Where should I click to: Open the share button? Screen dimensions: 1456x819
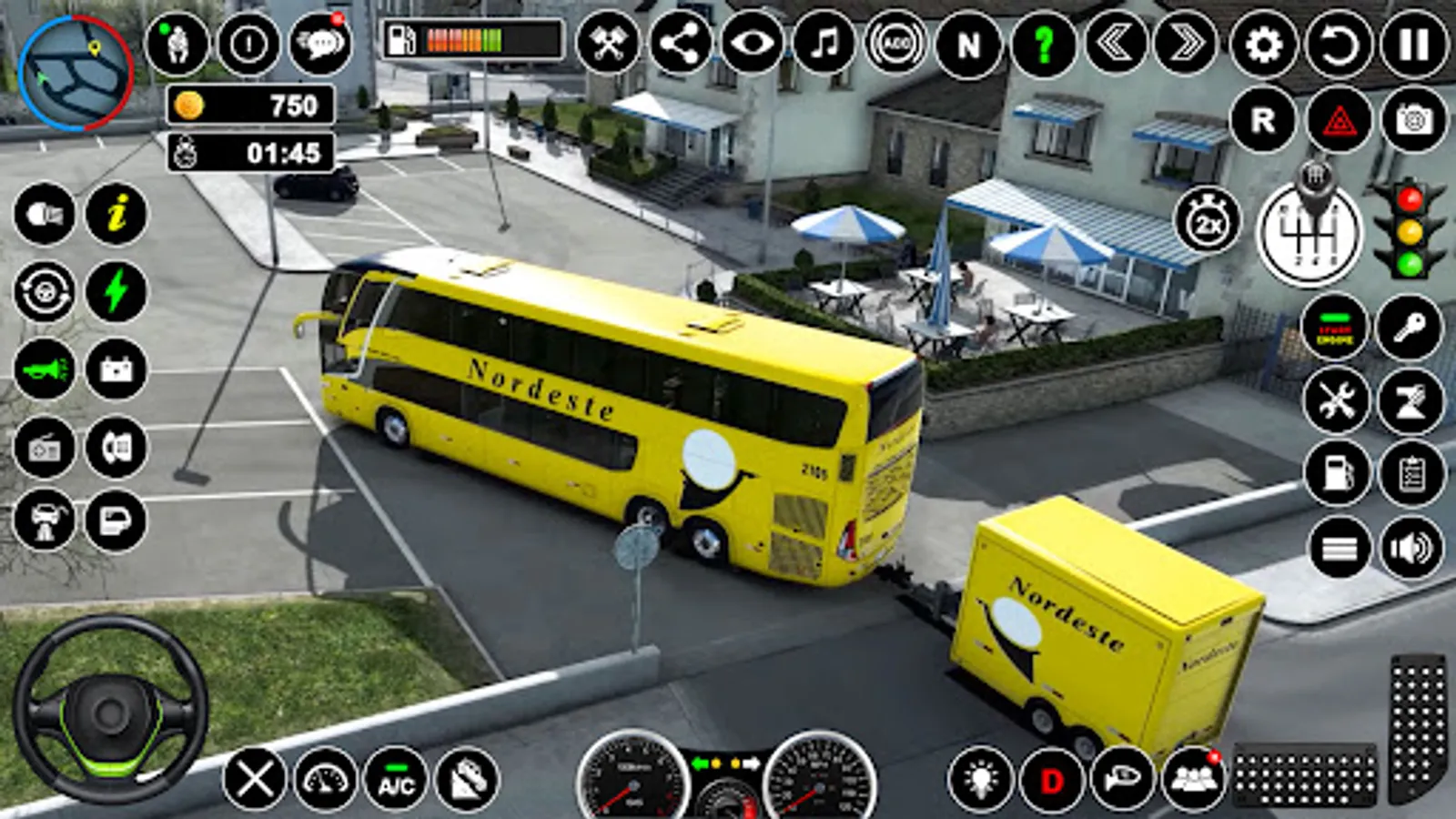pyautogui.click(x=681, y=44)
